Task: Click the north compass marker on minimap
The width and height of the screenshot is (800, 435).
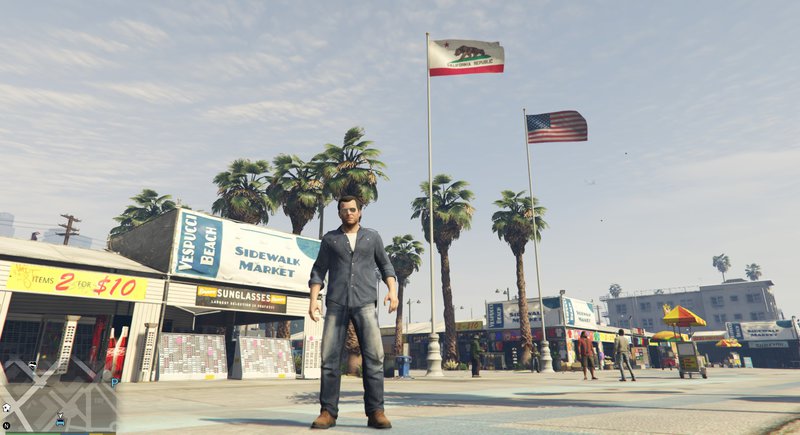Action: click(x=6, y=425)
